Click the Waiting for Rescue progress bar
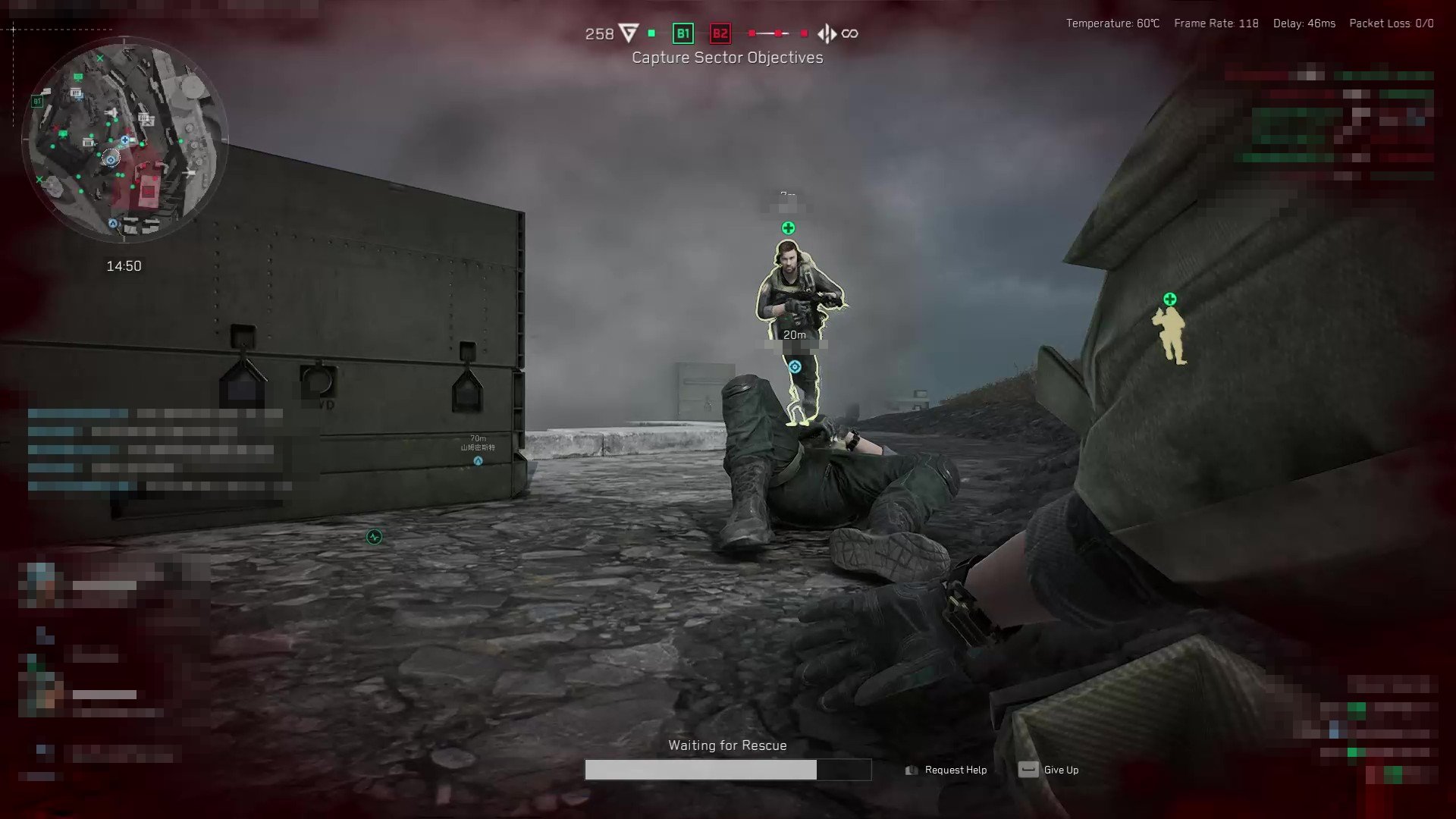Screen dimensions: 1456x819 (726, 770)
